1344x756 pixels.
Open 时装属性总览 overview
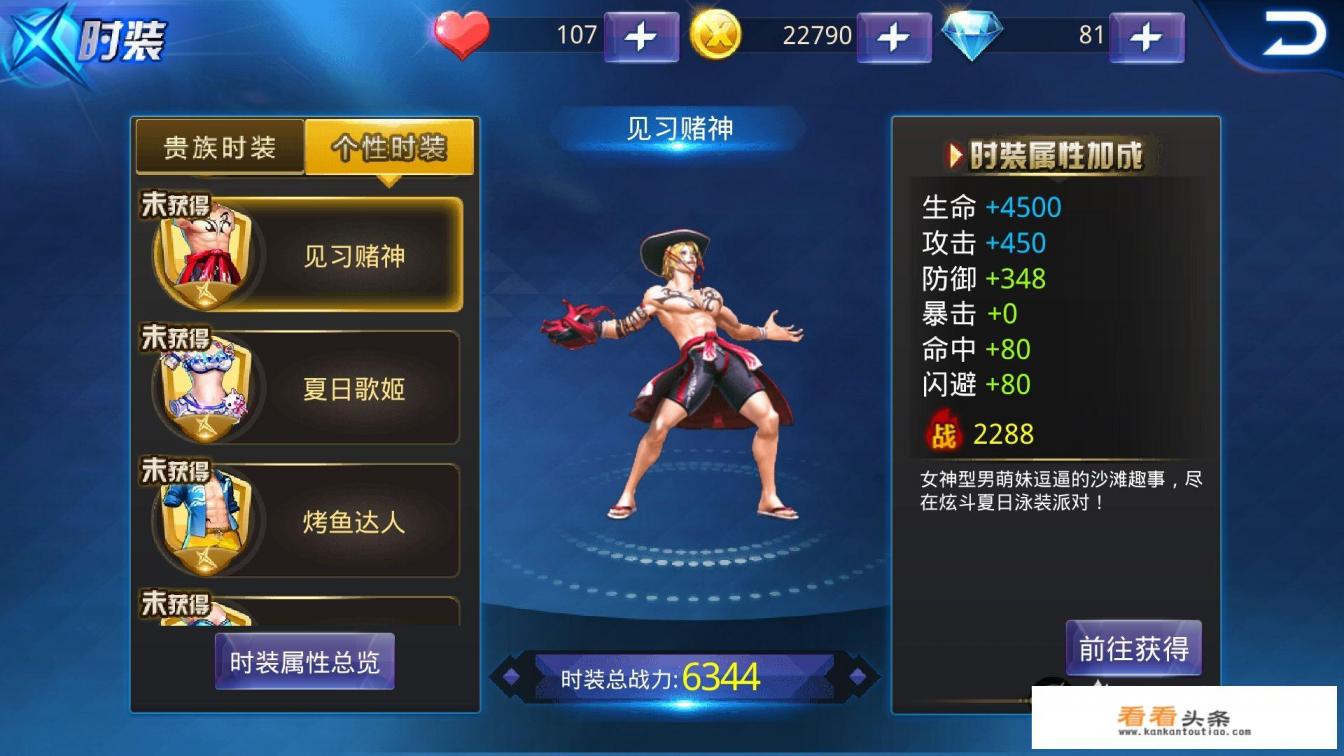point(304,662)
